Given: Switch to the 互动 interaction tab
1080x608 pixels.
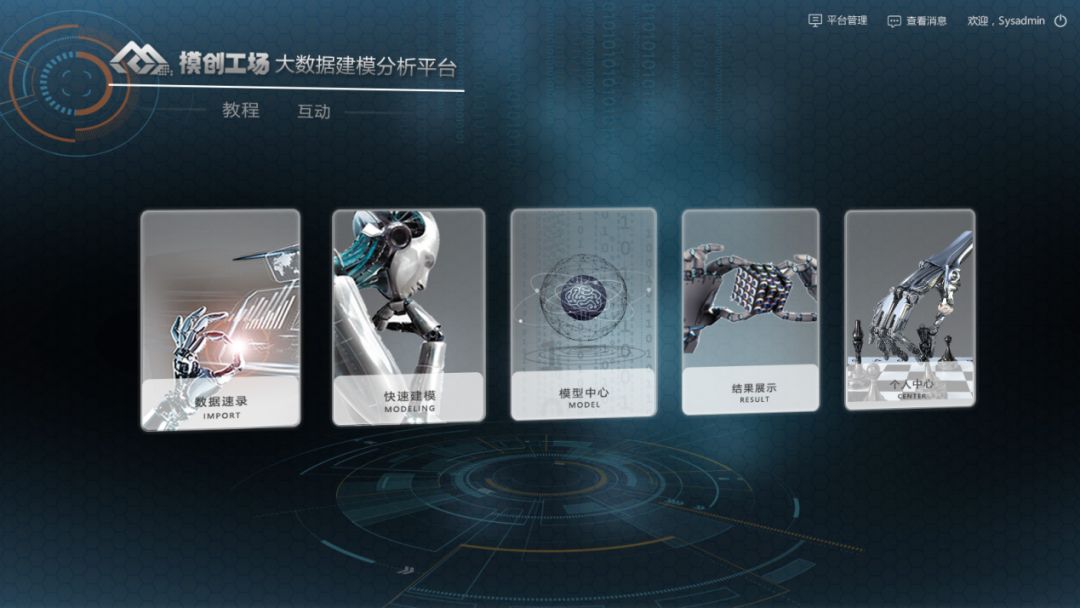Looking at the screenshot, I should pyautogui.click(x=314, y=111).
